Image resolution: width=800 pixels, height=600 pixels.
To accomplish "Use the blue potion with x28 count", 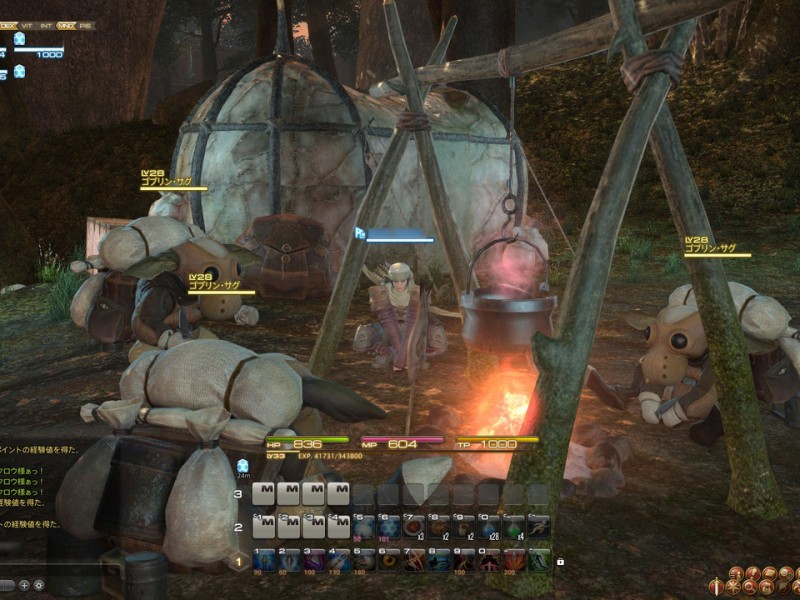I will tap(489, 527).
